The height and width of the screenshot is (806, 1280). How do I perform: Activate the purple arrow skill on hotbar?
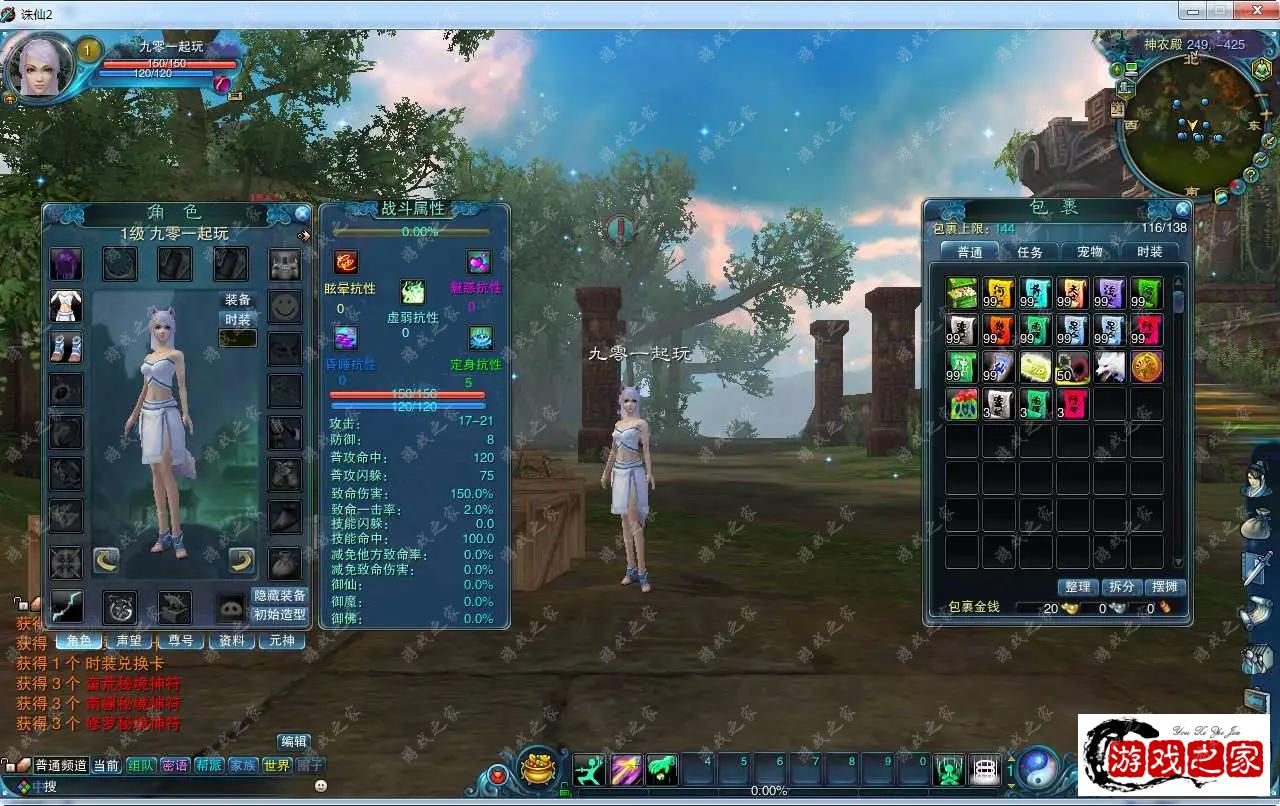pos(626,769)
